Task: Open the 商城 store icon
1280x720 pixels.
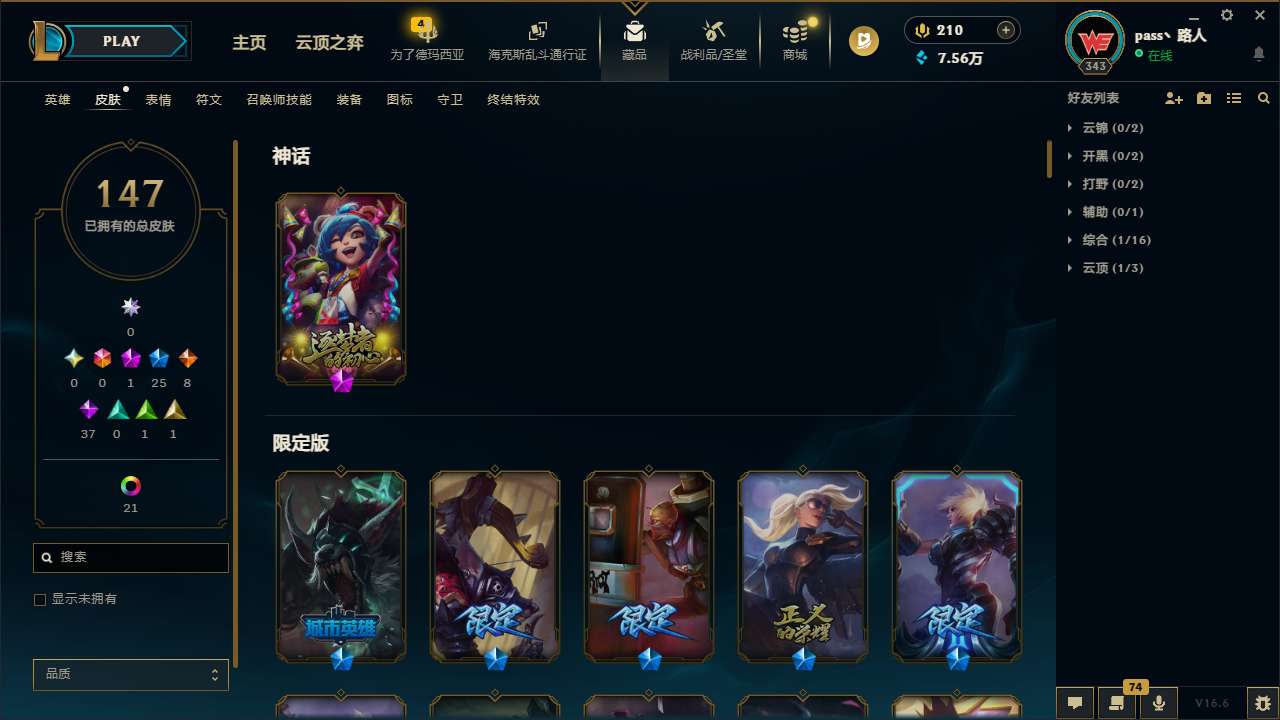Action: click(x=794, y=35)
